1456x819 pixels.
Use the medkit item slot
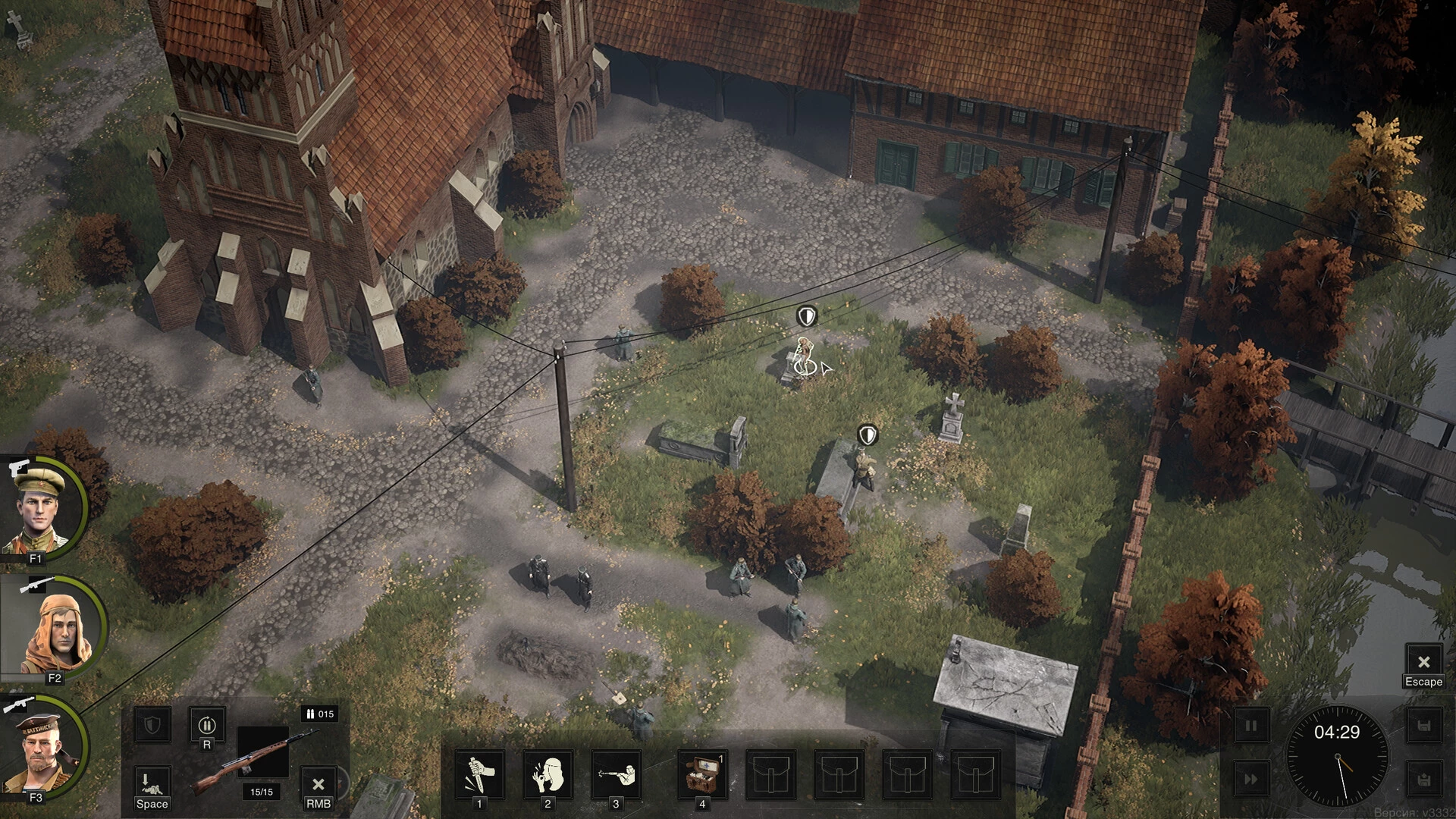[x=702, y=776]
